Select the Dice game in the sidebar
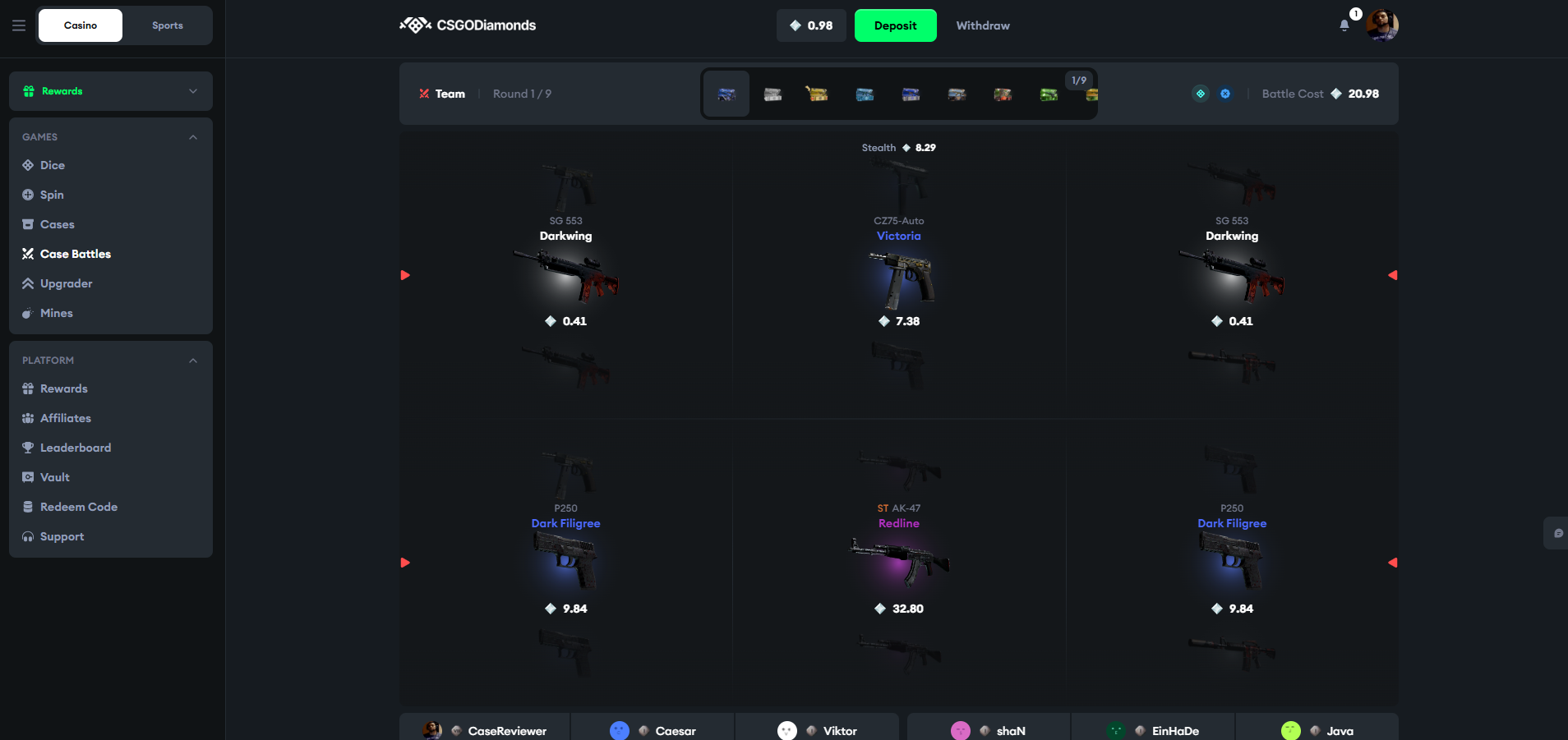The image size is (1568, 740). click(x=53, y=165)
